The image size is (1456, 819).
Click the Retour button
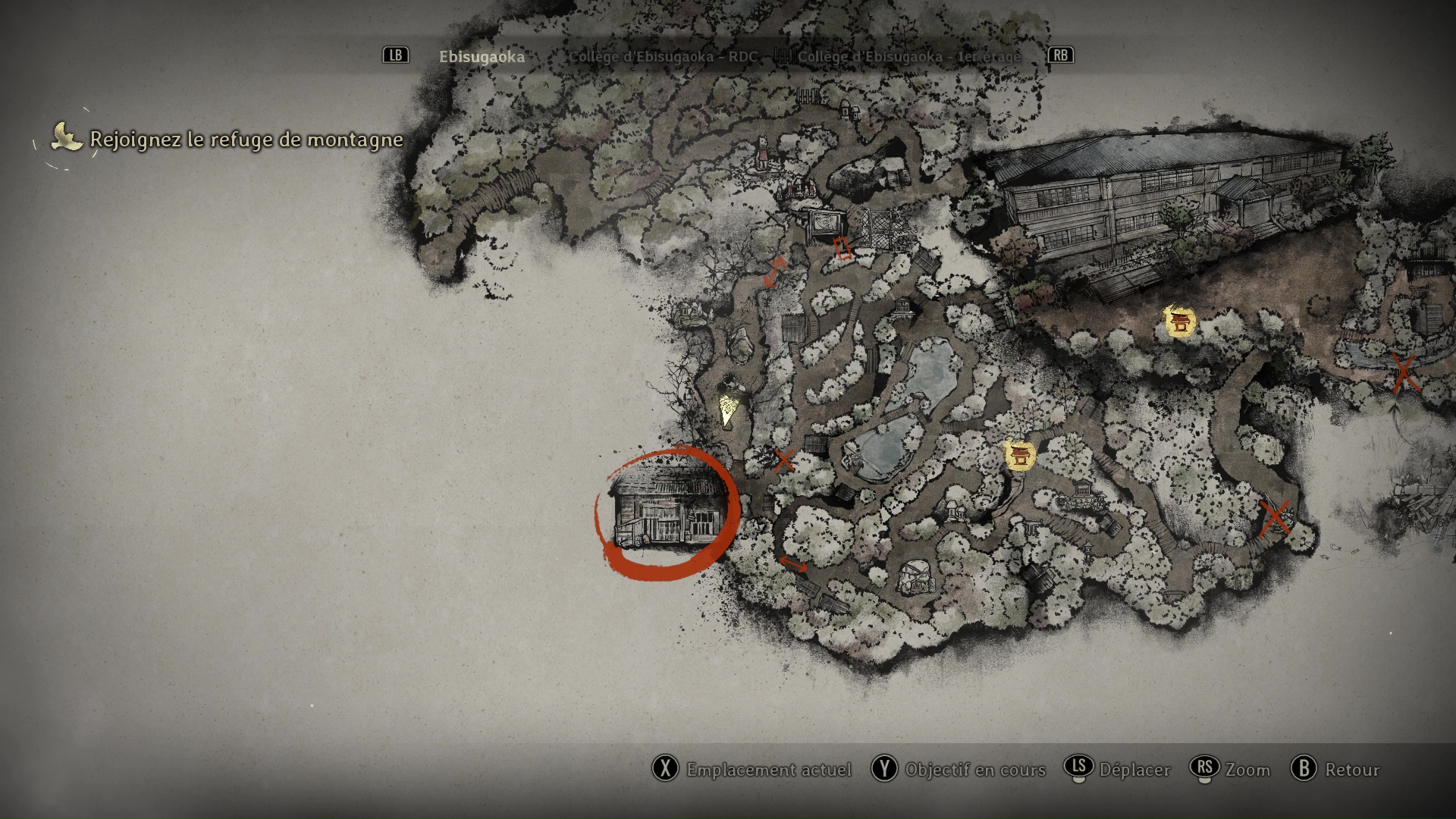click(x=1354, y=770)
